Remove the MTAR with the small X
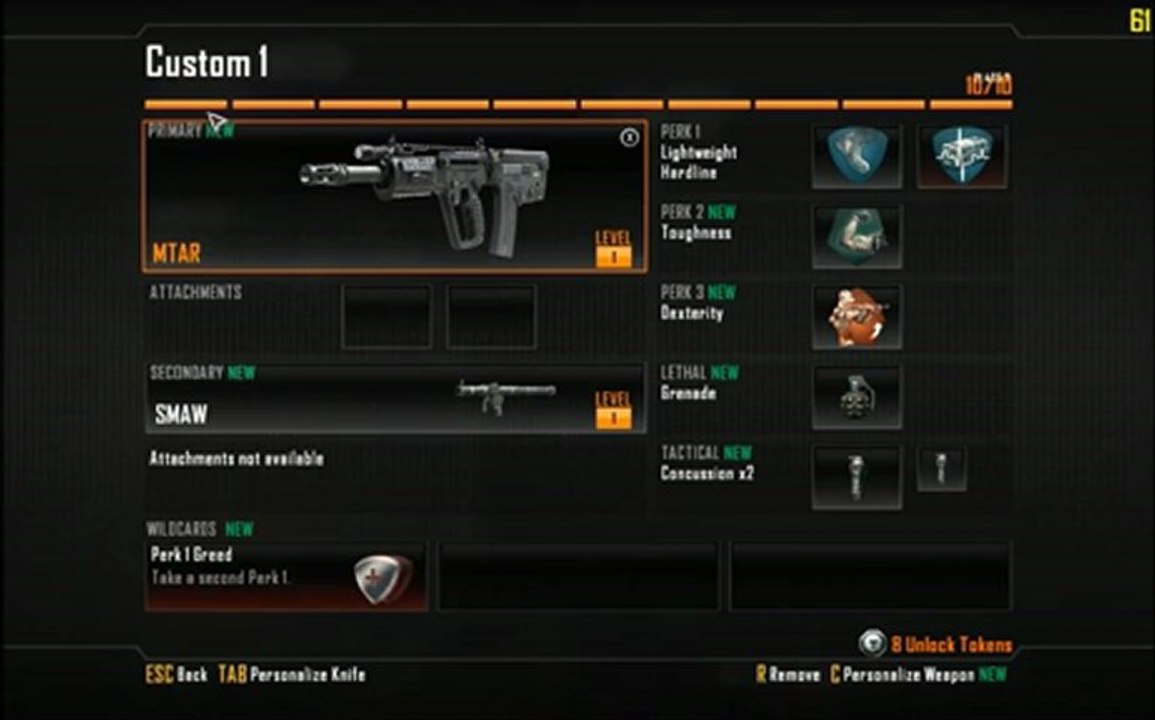Image resolution: width=1155 pixels, height=720 pixels. 629,138
